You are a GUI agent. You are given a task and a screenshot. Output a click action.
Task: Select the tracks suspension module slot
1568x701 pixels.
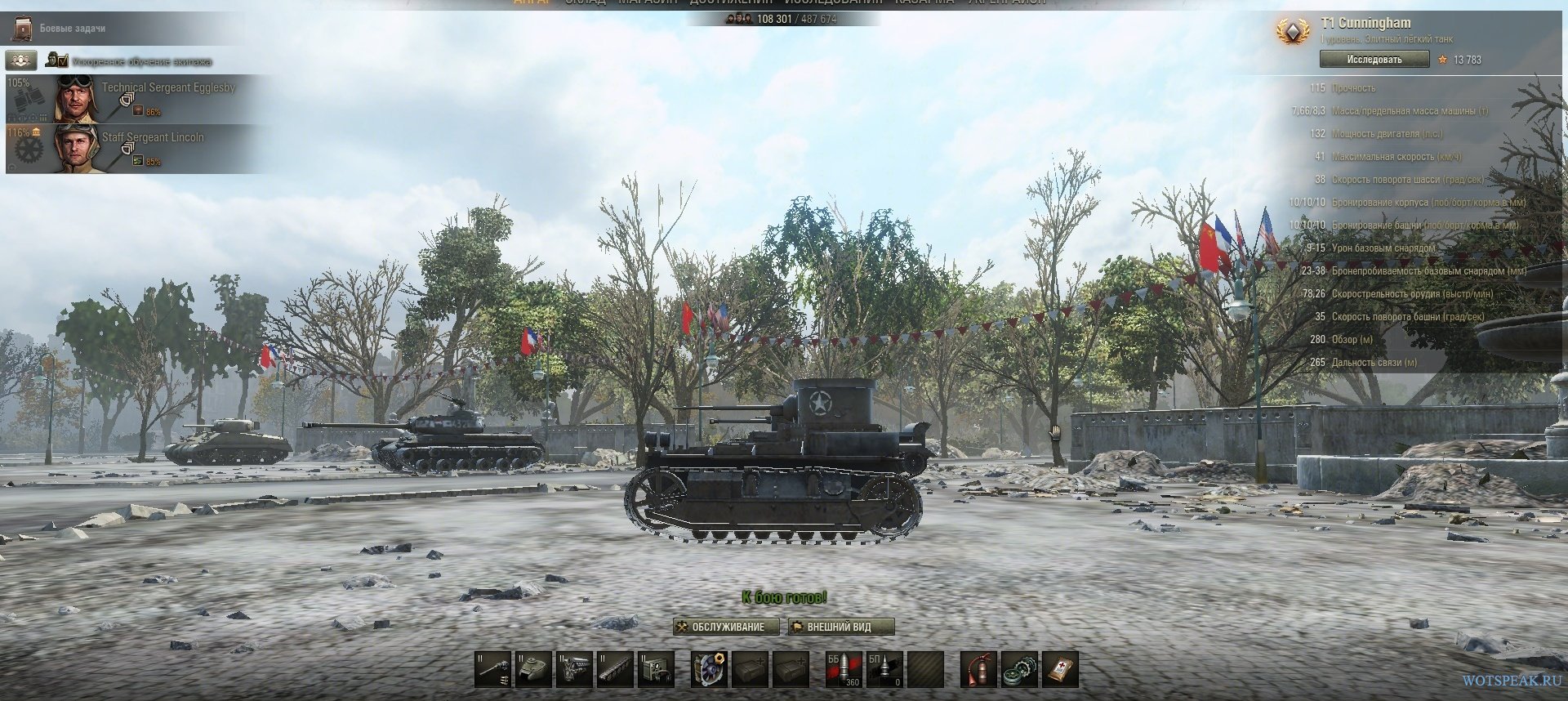615,669
